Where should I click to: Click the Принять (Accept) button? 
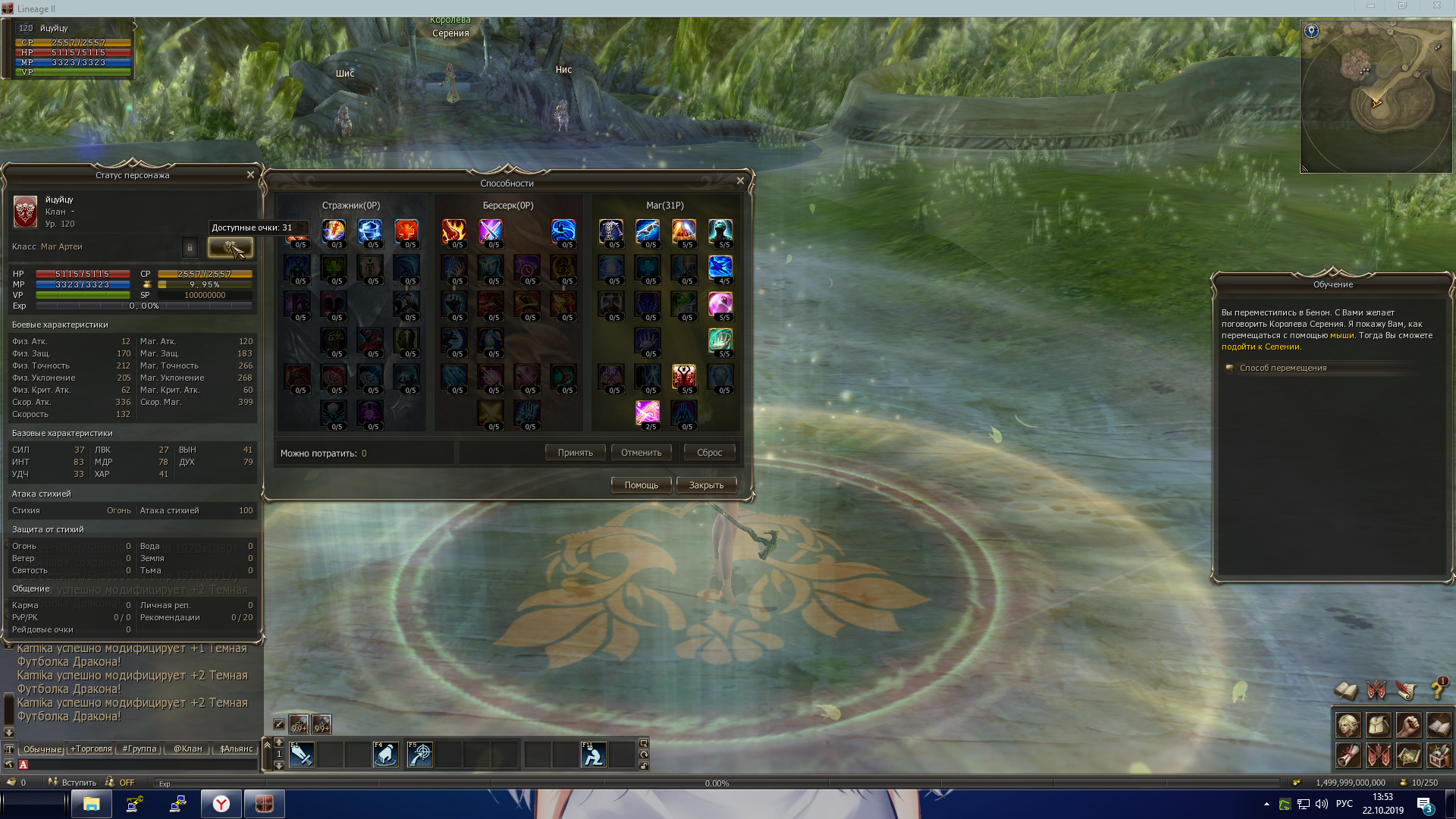(x=575, y=453)
